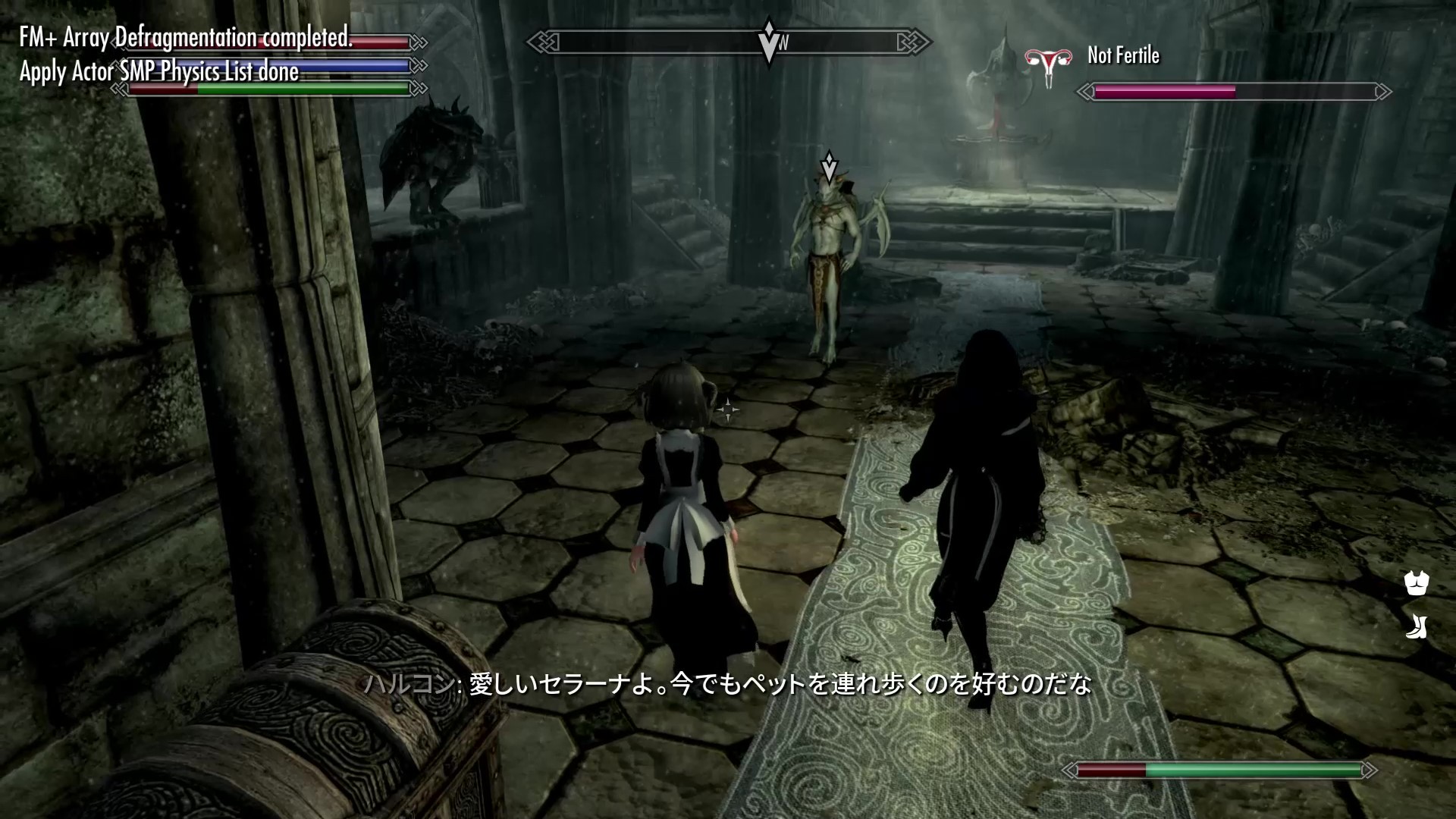The height and width of the screenshot is (819, 1456).
Task: Click the white chest armor icon
Action: click(1416, 582)
